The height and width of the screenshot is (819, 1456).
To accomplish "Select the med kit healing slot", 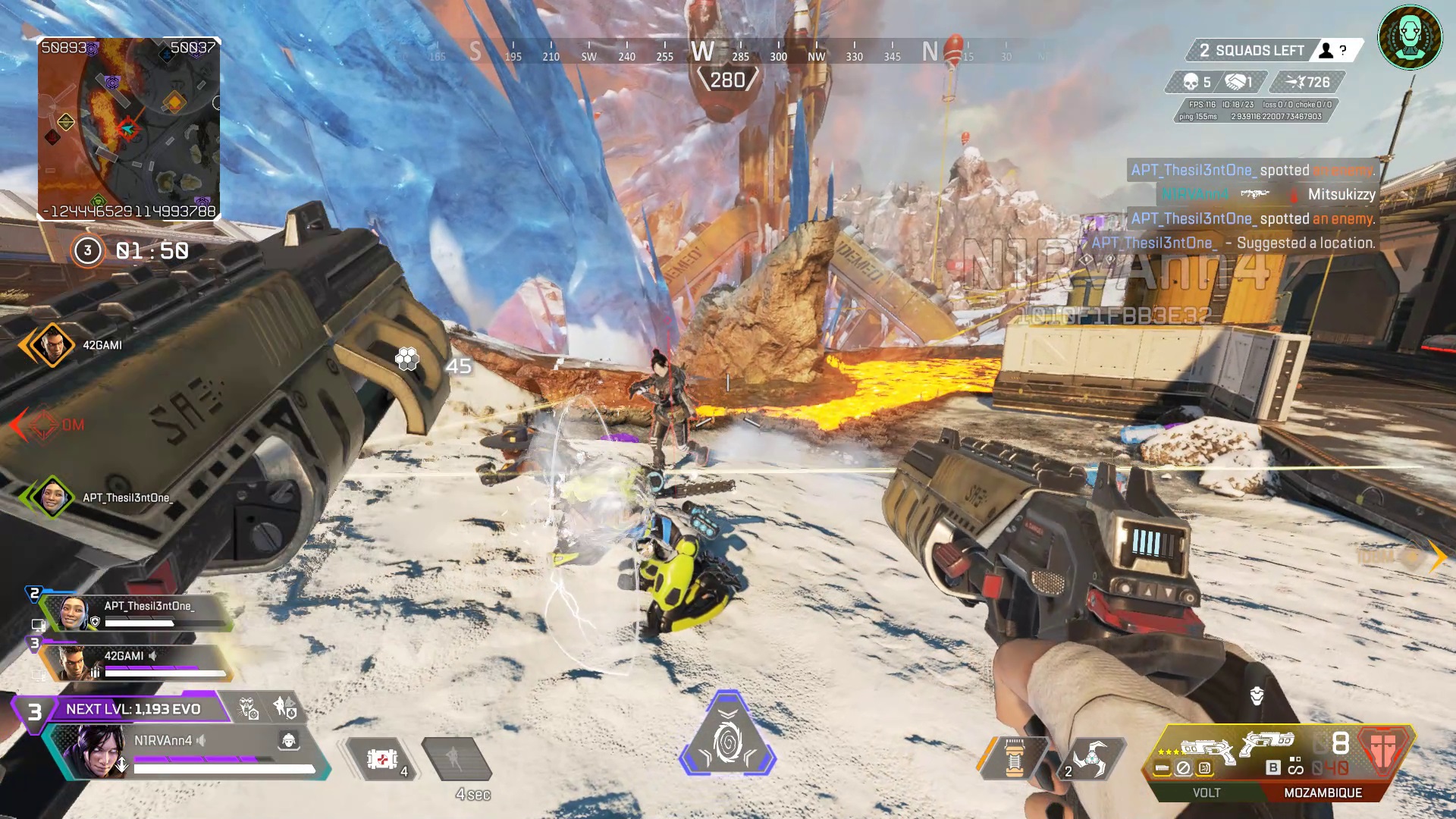I will [x=383, y=758].
